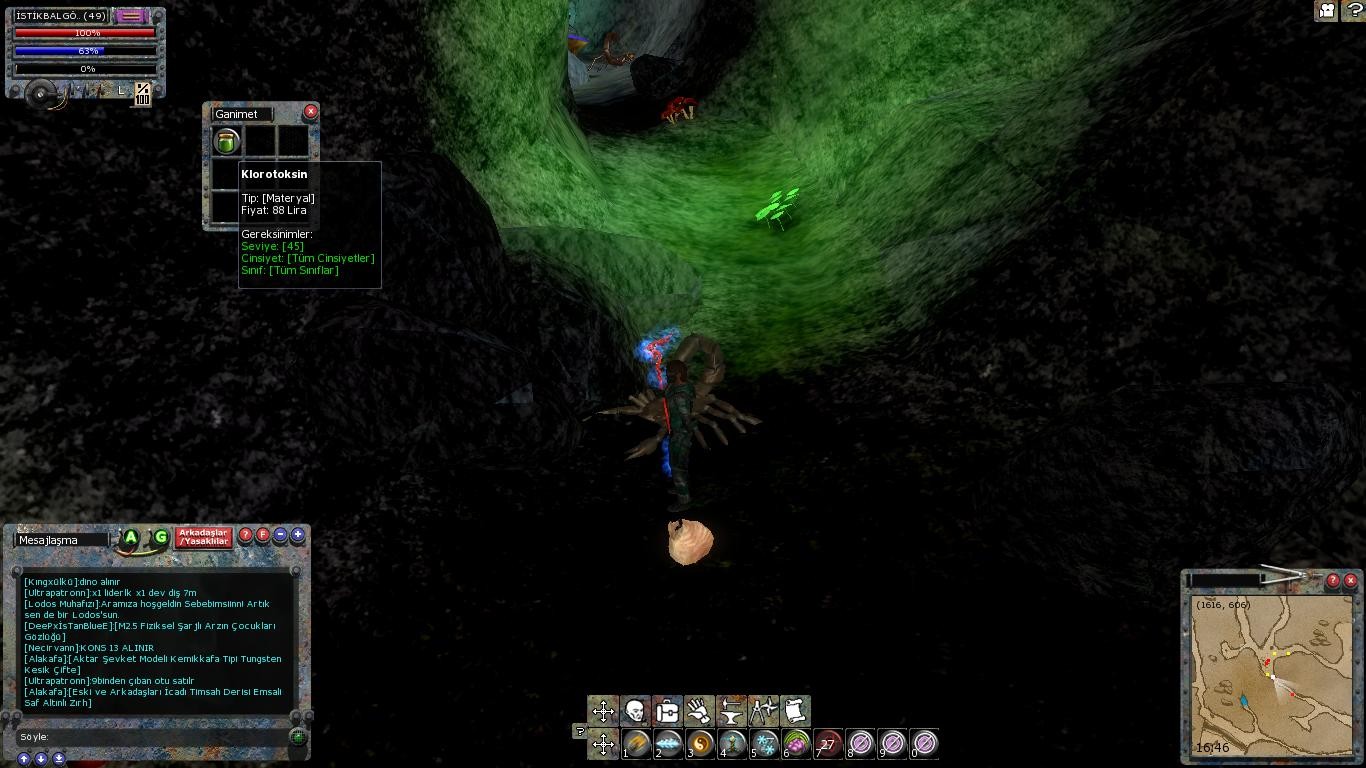Toggle the green G chat channel
The image size is (1366, 768).
click(160, 538)
